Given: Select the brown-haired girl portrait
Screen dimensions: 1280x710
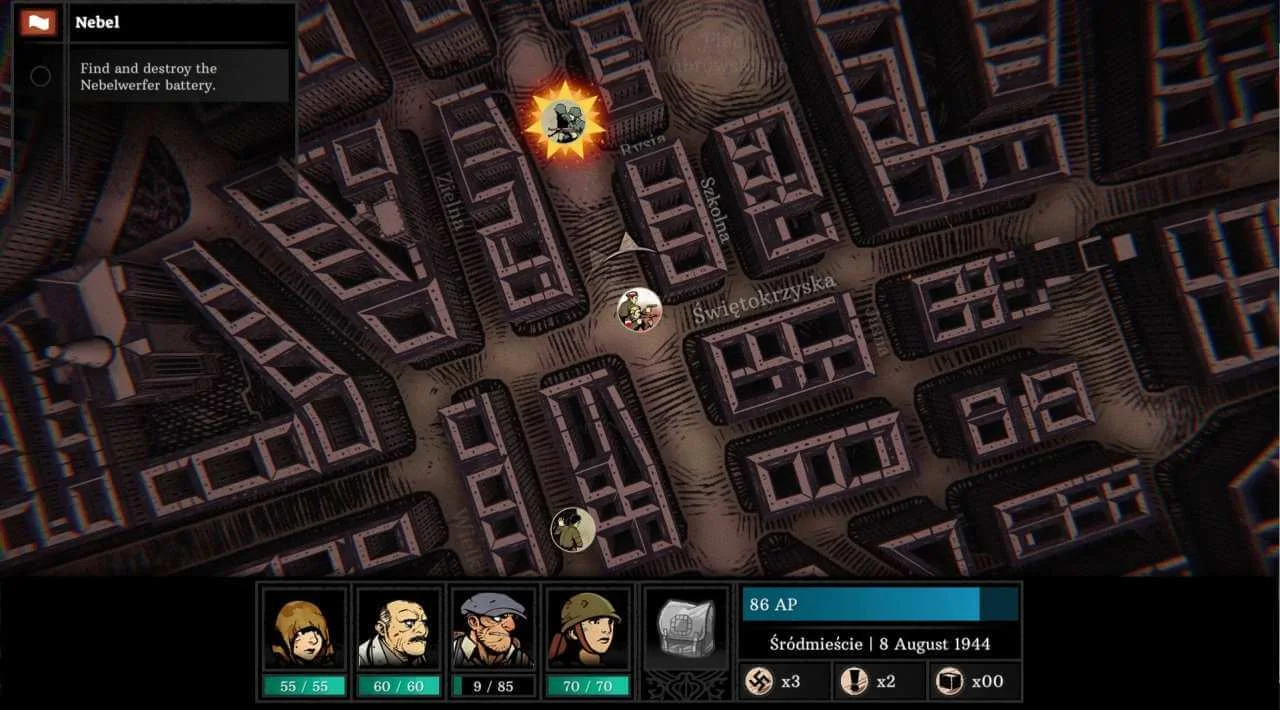Looking at the screenshot, I should (304, 630).
